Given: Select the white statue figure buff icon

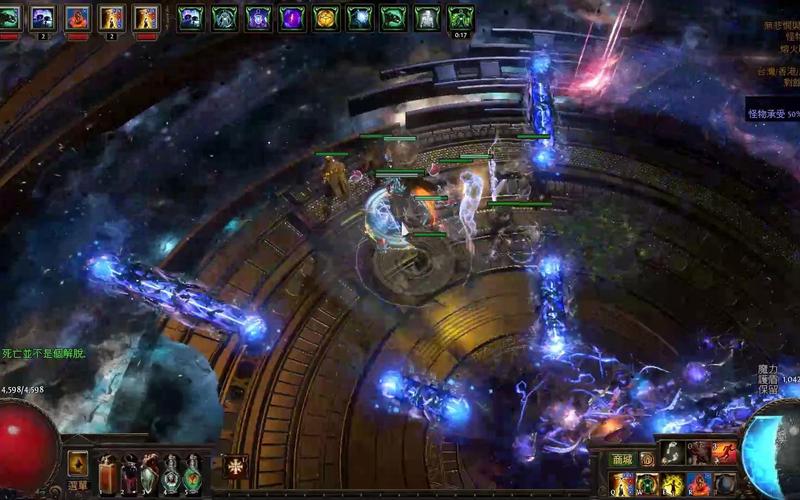Looking at the screenshot, I should [x=427, y=17].
